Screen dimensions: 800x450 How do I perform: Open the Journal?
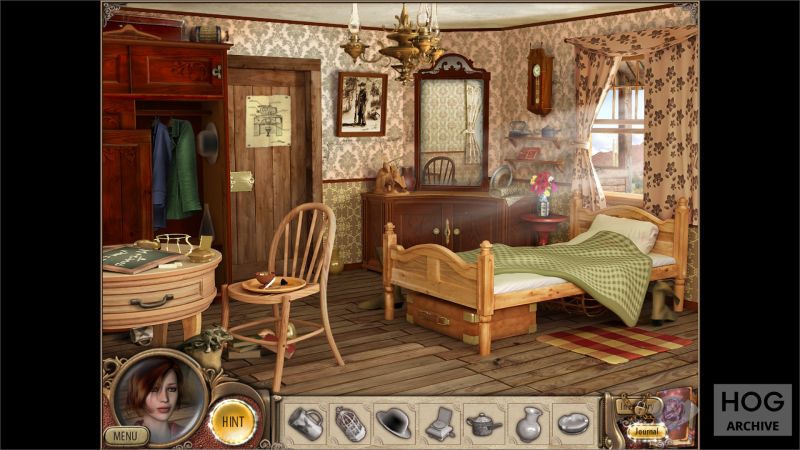[x=647, y=433]
